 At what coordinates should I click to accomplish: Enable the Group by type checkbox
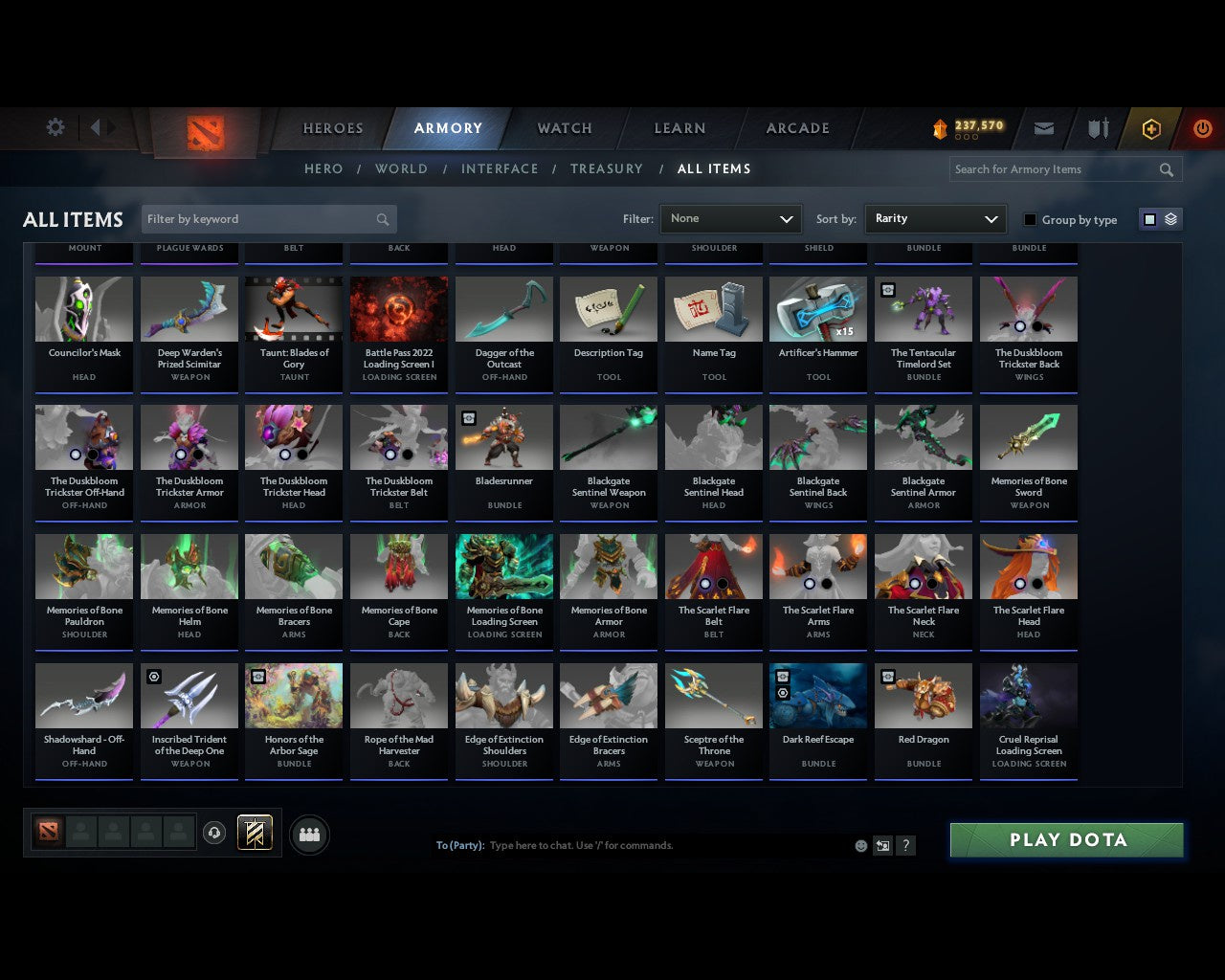(1030, 219)
